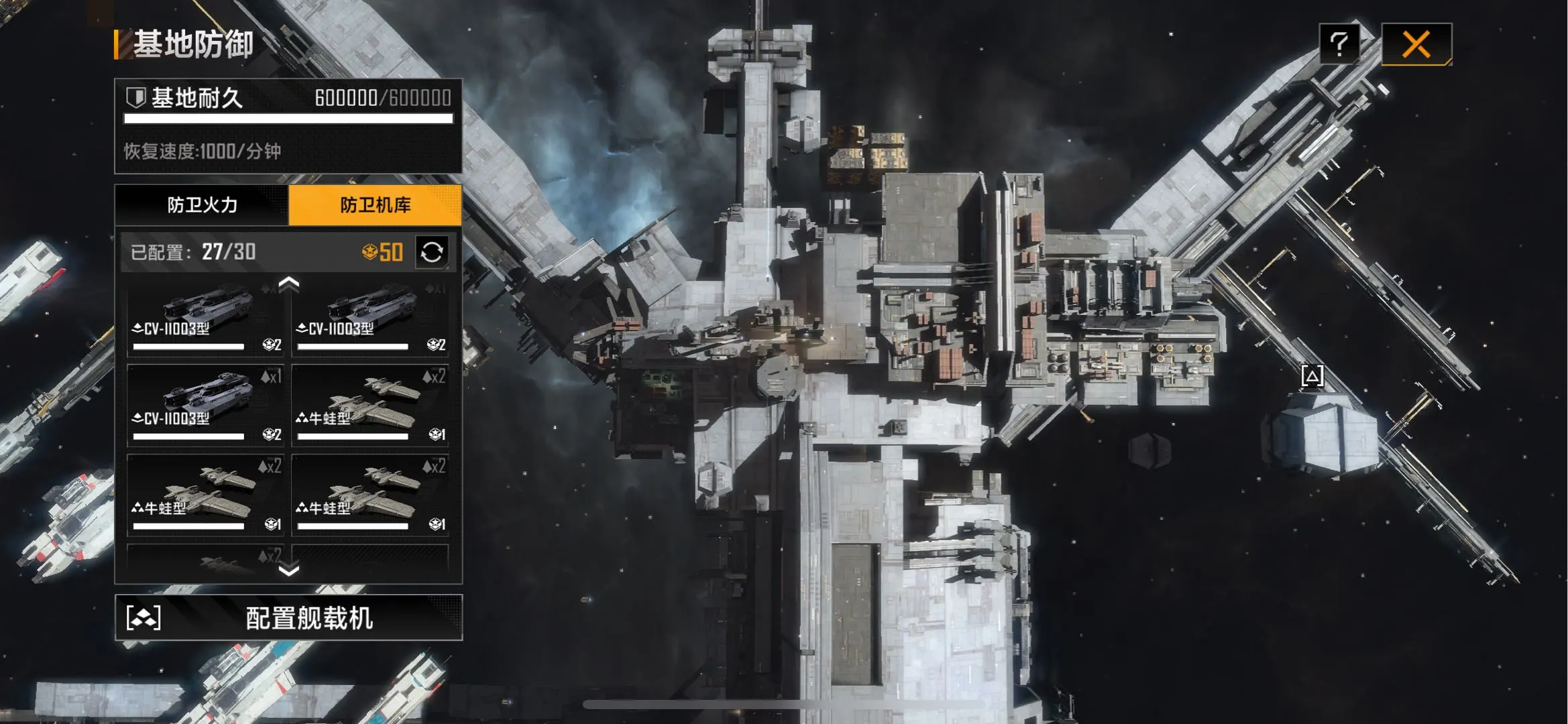Close the 基地防御 panel with the orange X
The height and width of the screenshot is (724, 1568).
(x=1416, y=45)
